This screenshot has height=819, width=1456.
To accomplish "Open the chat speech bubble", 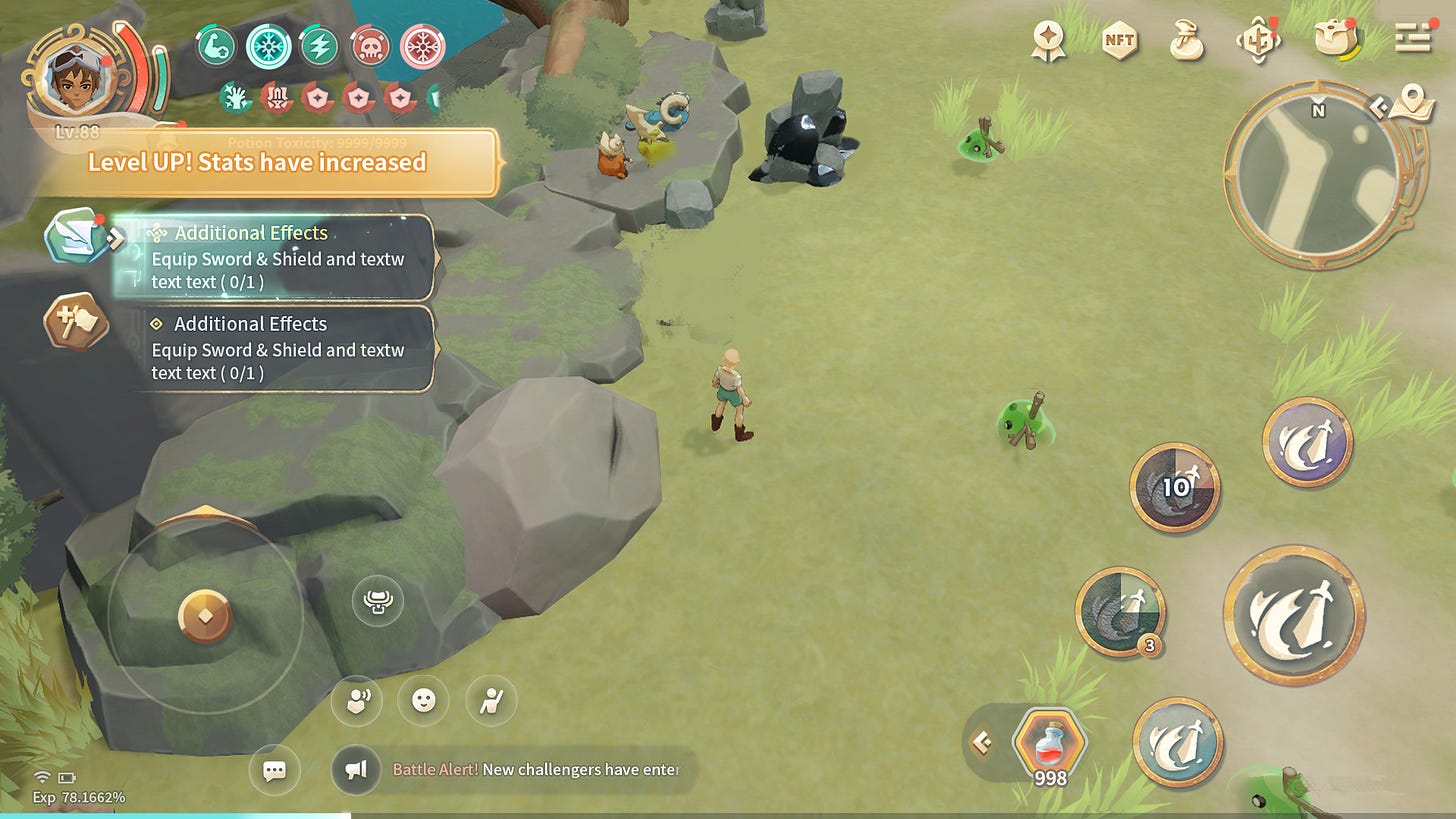I will (274, 770).
